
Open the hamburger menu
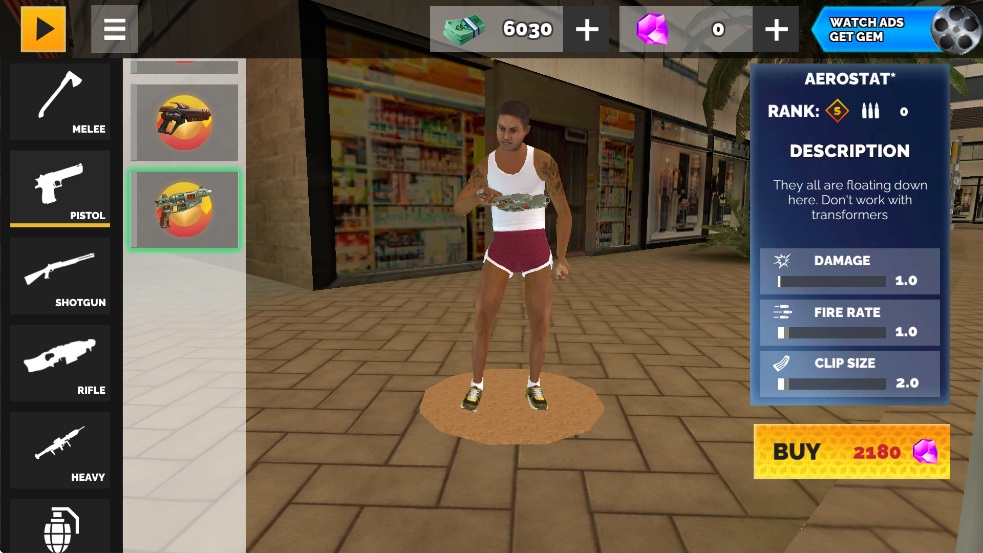[114, 29]
